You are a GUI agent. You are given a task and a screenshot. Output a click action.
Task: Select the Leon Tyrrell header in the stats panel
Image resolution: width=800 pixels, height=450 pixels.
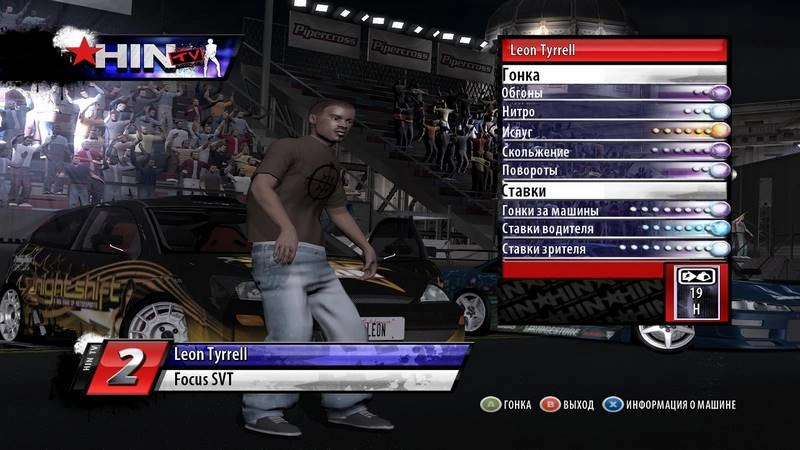click(612, 49)
